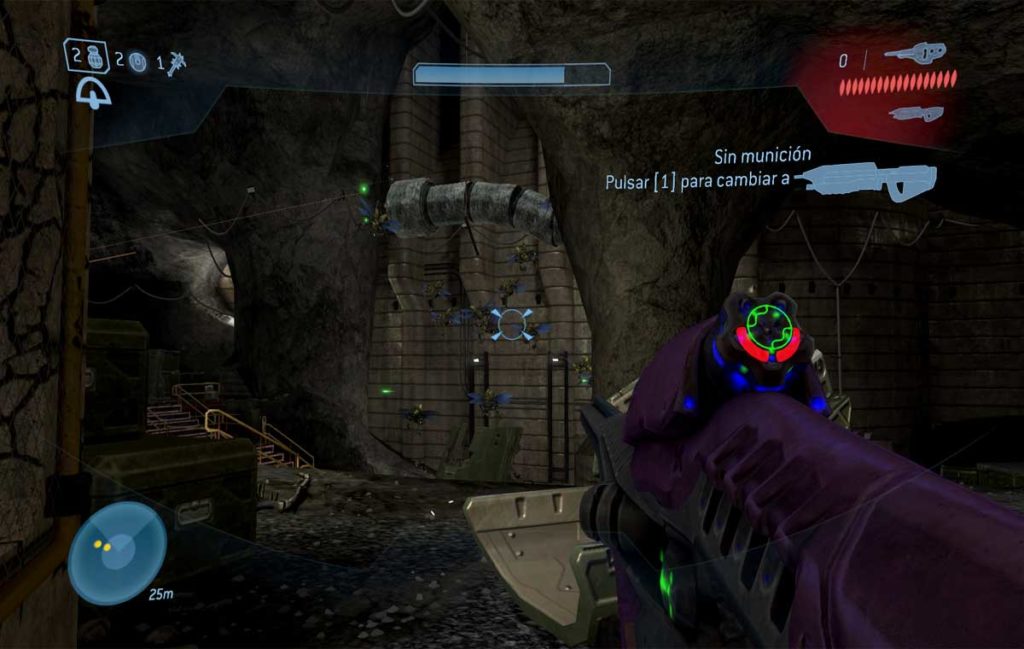The width and height of the screenshot is (1024, 649).
Task: Select the secondary weapon icon below the ammo pips
Action: 916,113
